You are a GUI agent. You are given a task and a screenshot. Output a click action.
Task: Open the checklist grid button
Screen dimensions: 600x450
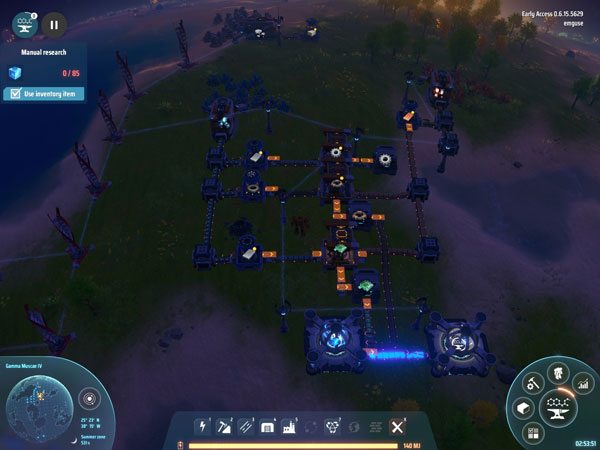[532, 432]
